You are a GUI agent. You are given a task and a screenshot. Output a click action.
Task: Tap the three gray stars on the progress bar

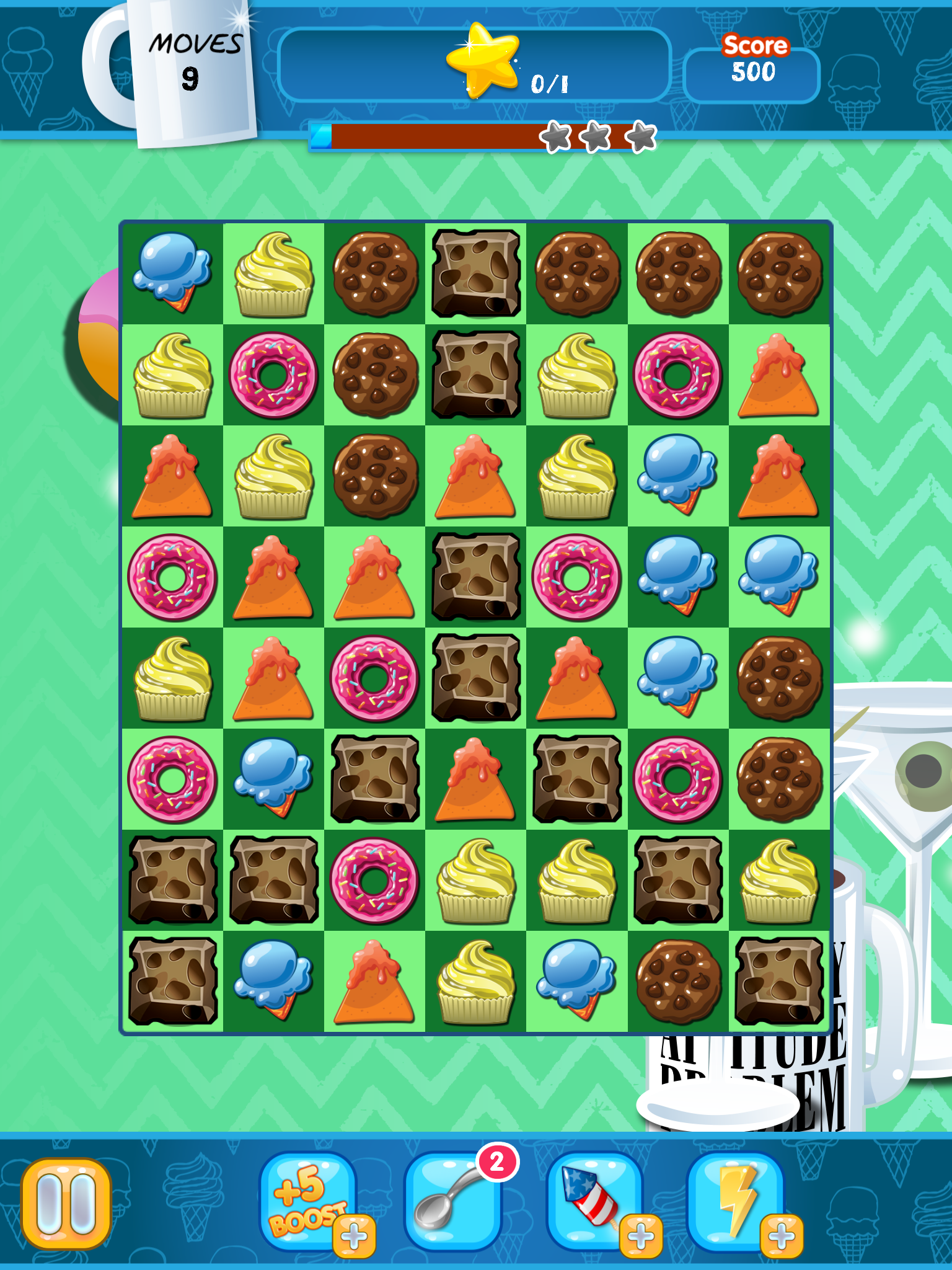pos(597,136)
